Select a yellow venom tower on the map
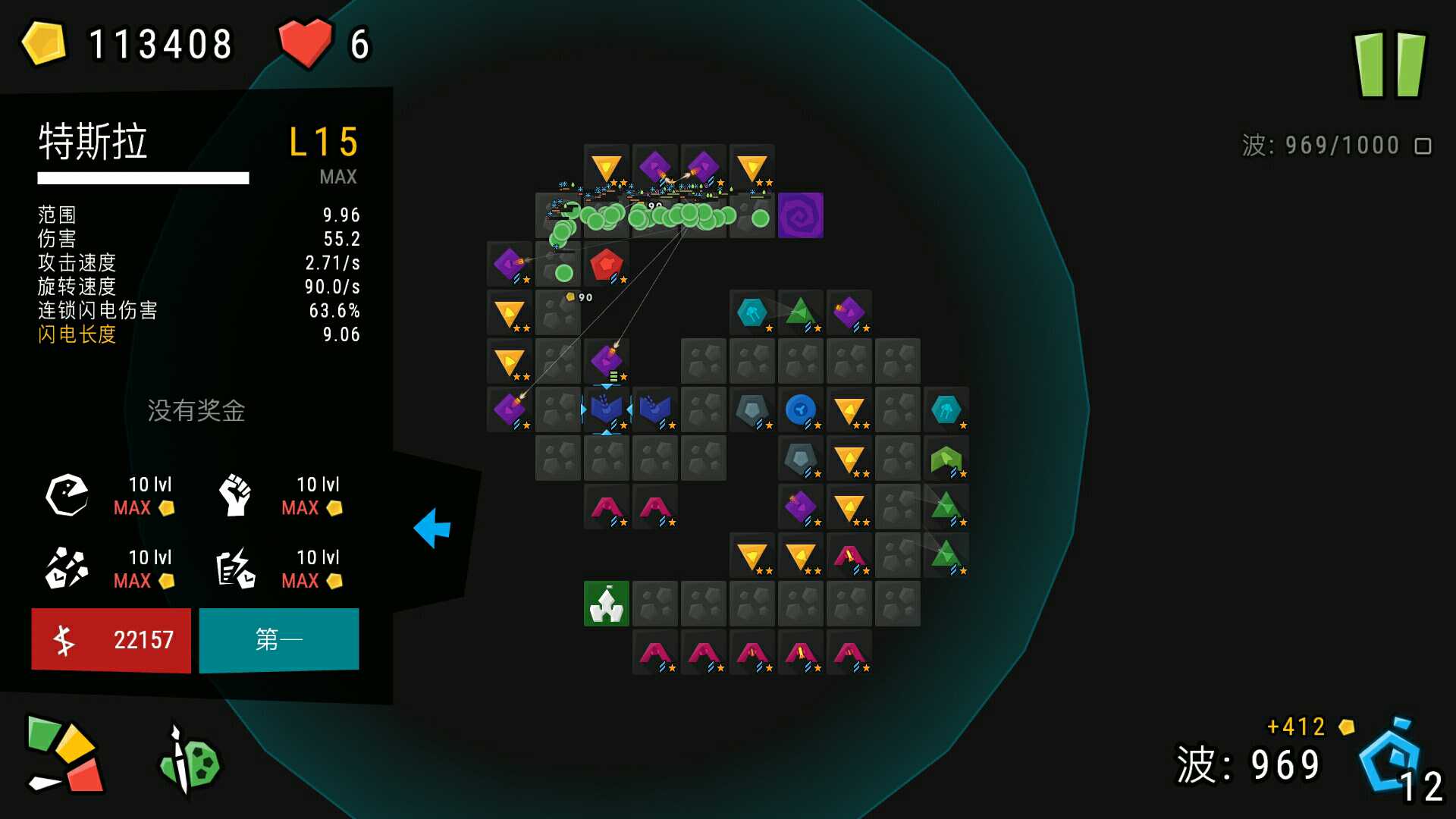Screen dimensions: 1456x819 pyautogui.click(x=510, y=313)
